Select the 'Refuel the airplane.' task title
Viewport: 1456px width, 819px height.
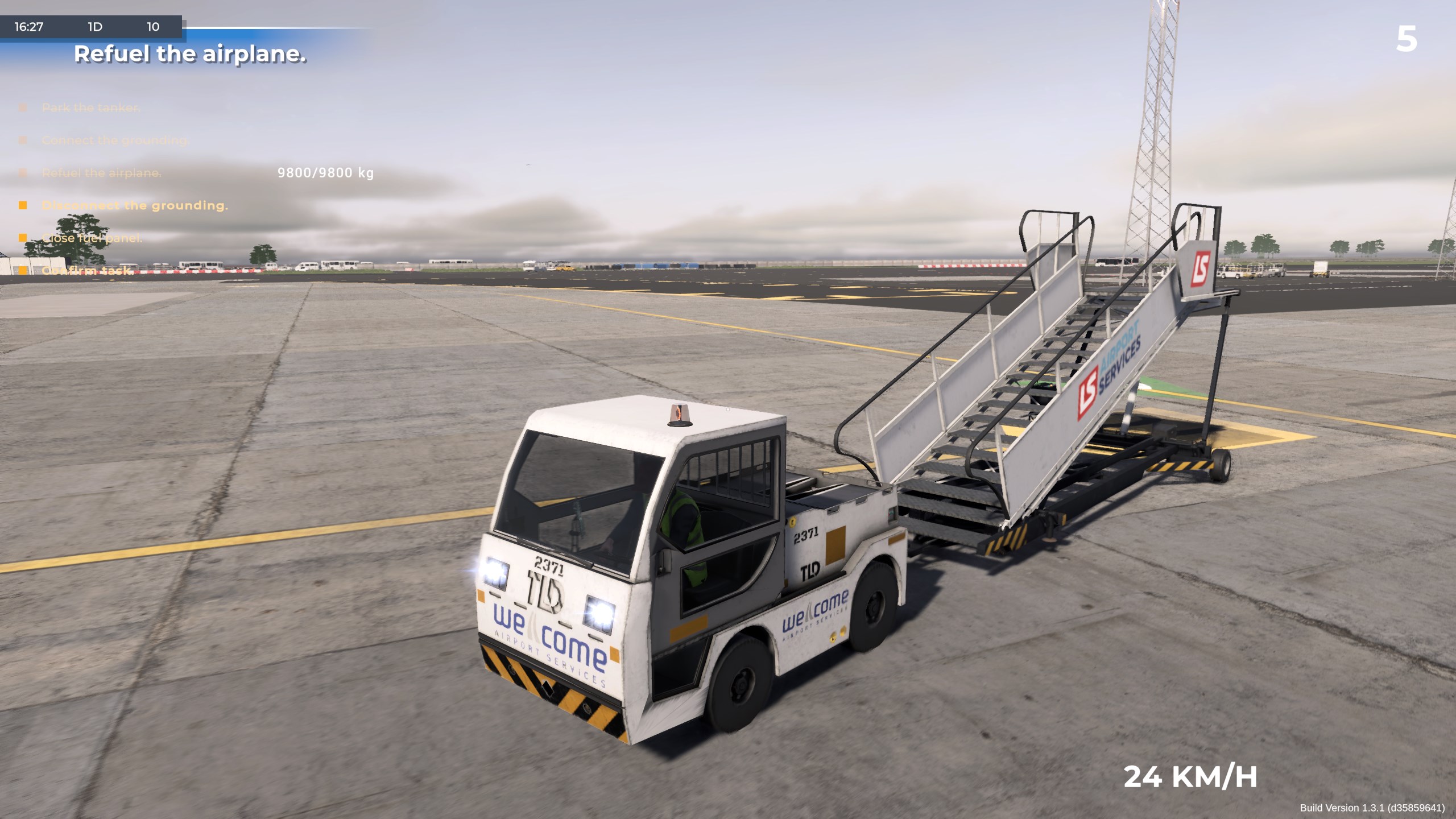tap(190, 55)
